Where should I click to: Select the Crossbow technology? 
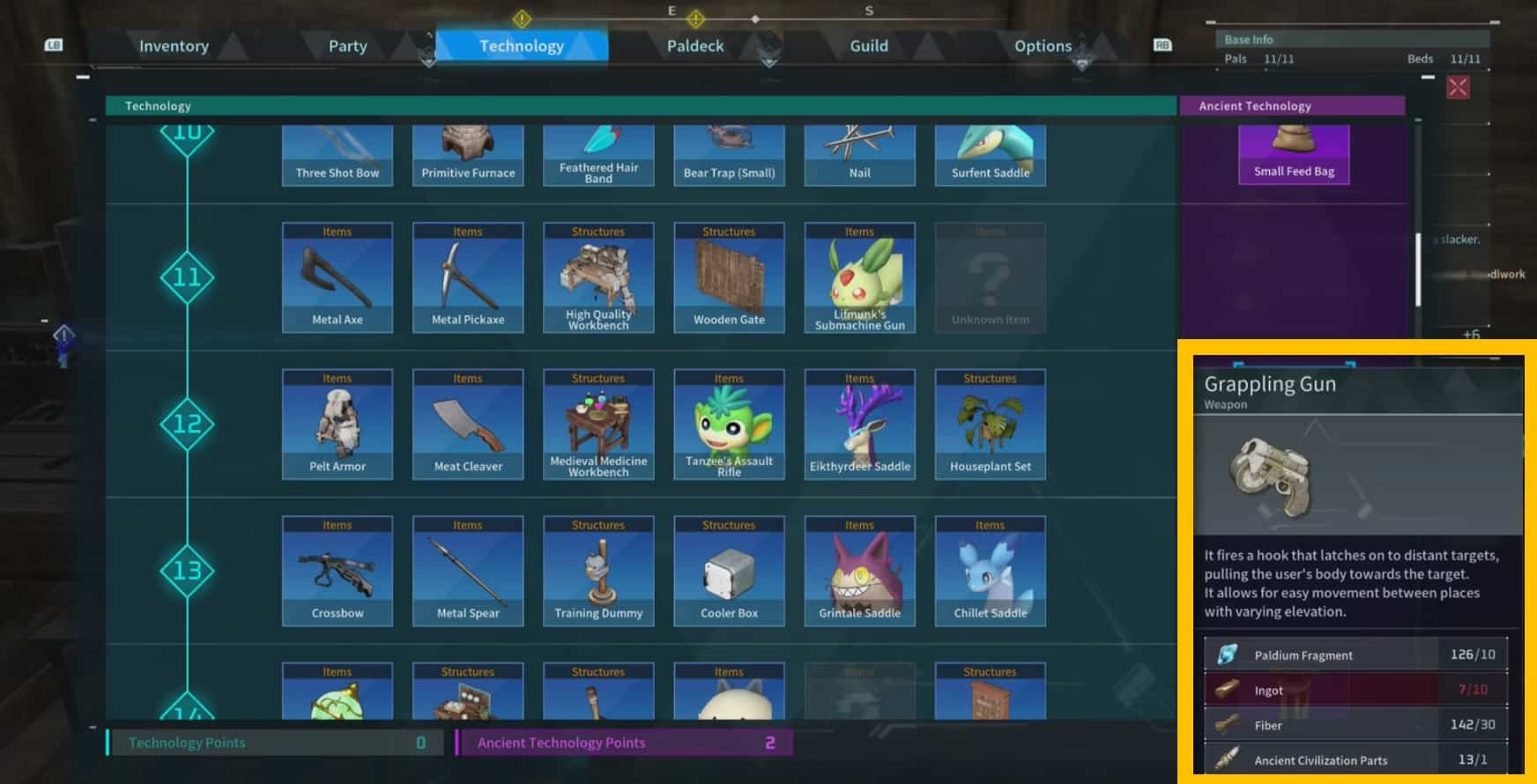(x=338, y=571)
